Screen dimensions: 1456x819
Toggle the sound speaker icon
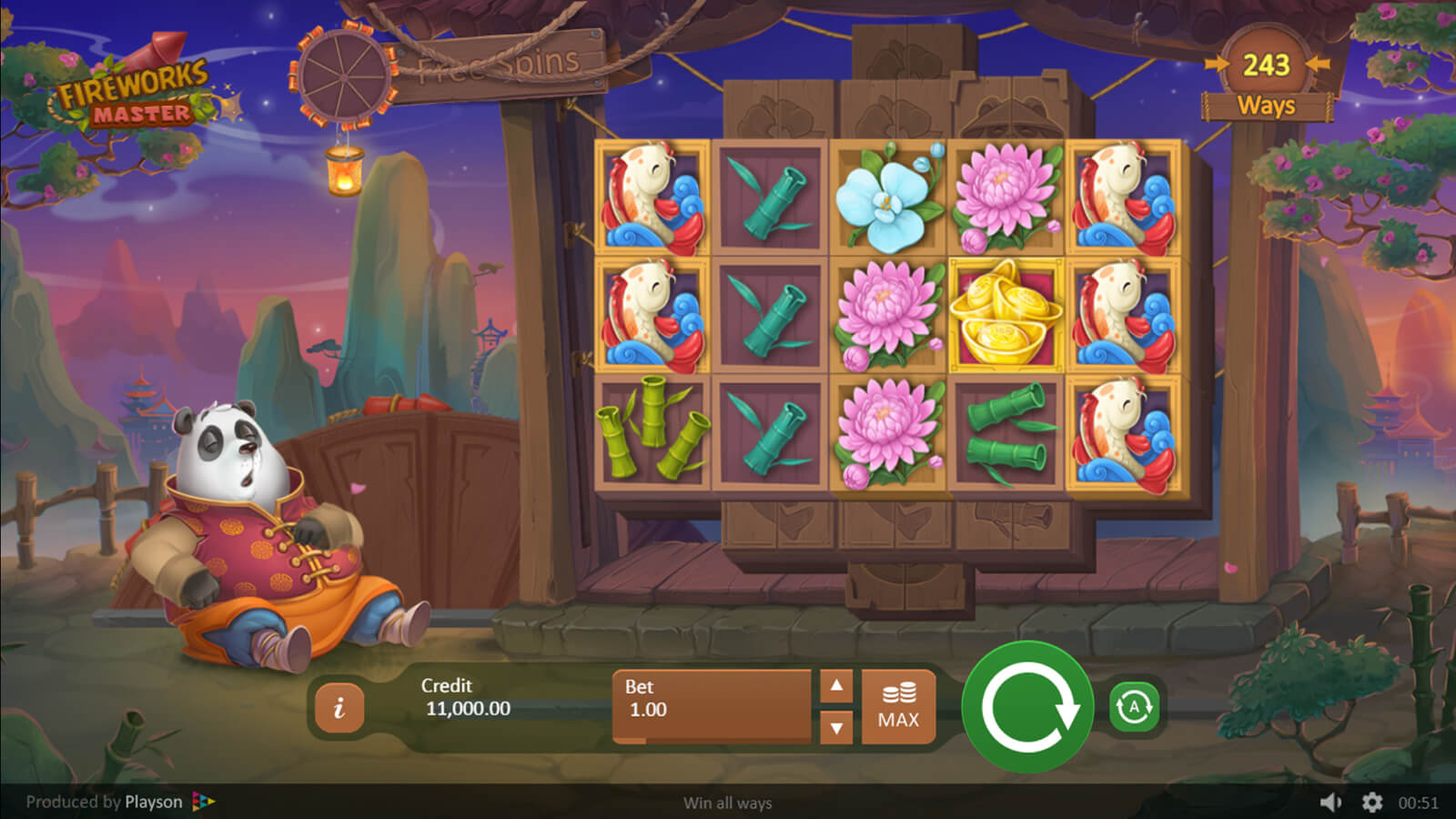(1331, 802)
